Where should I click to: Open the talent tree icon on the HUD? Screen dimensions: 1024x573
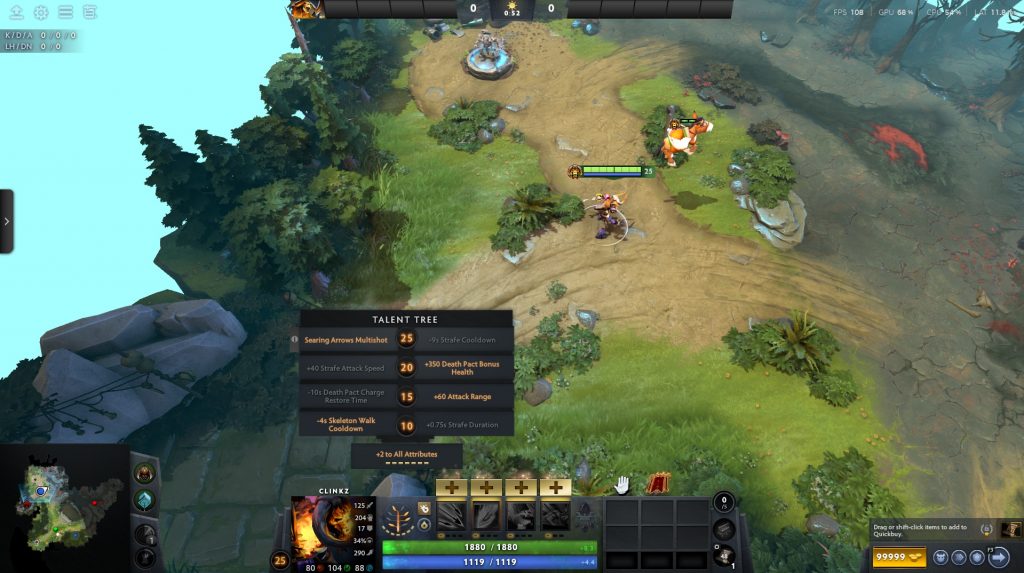tap(399, 516)
